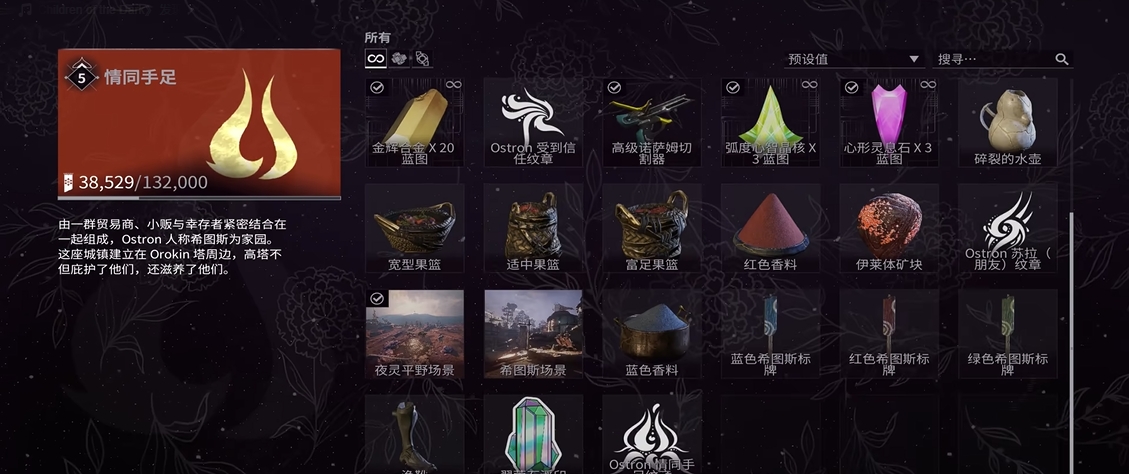Choose the Ostron 受到信任纹章 sigil
Screen dimensions: 1129x474
[533, 123]
